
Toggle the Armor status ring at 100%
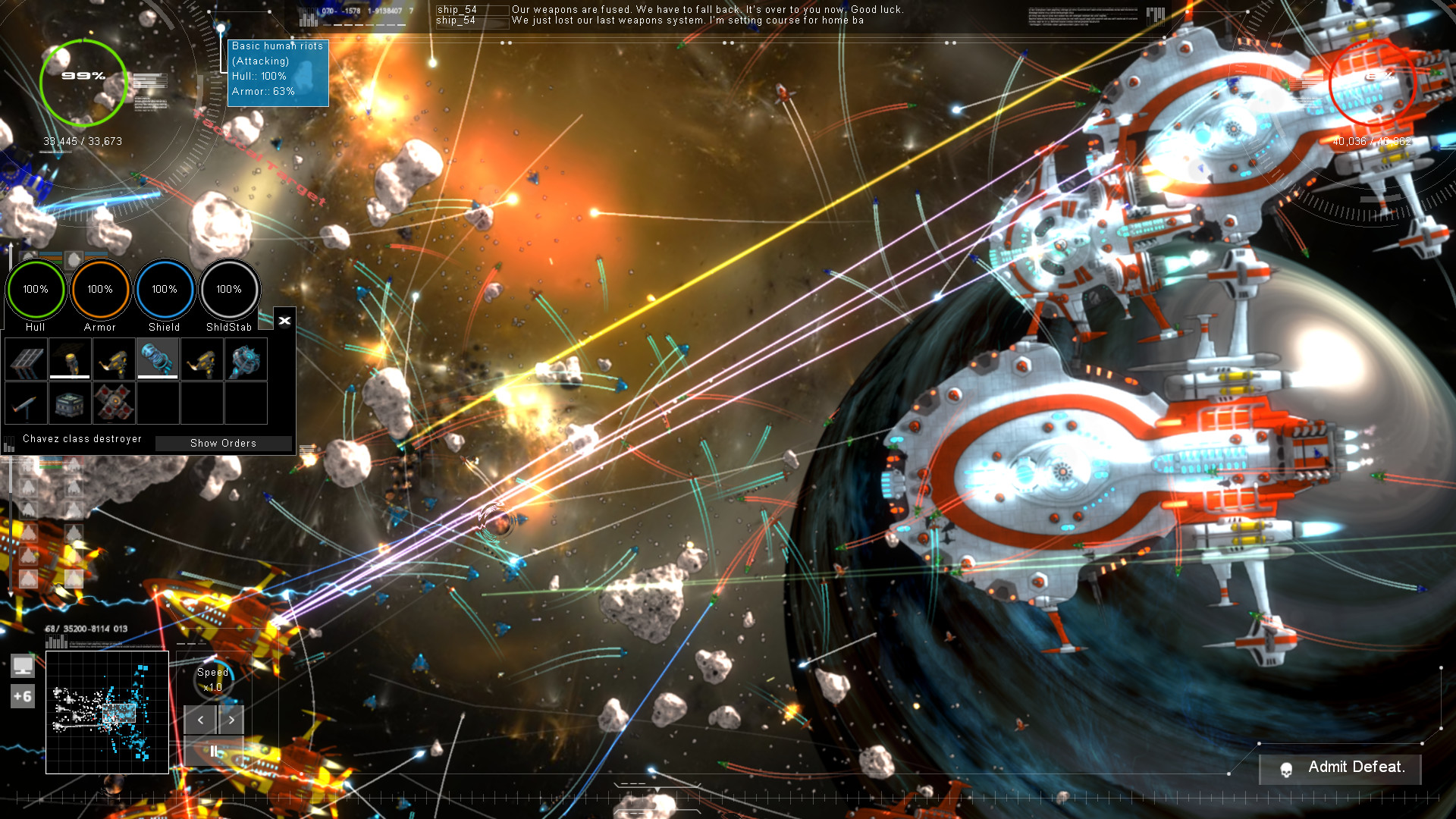coord(99,289)
